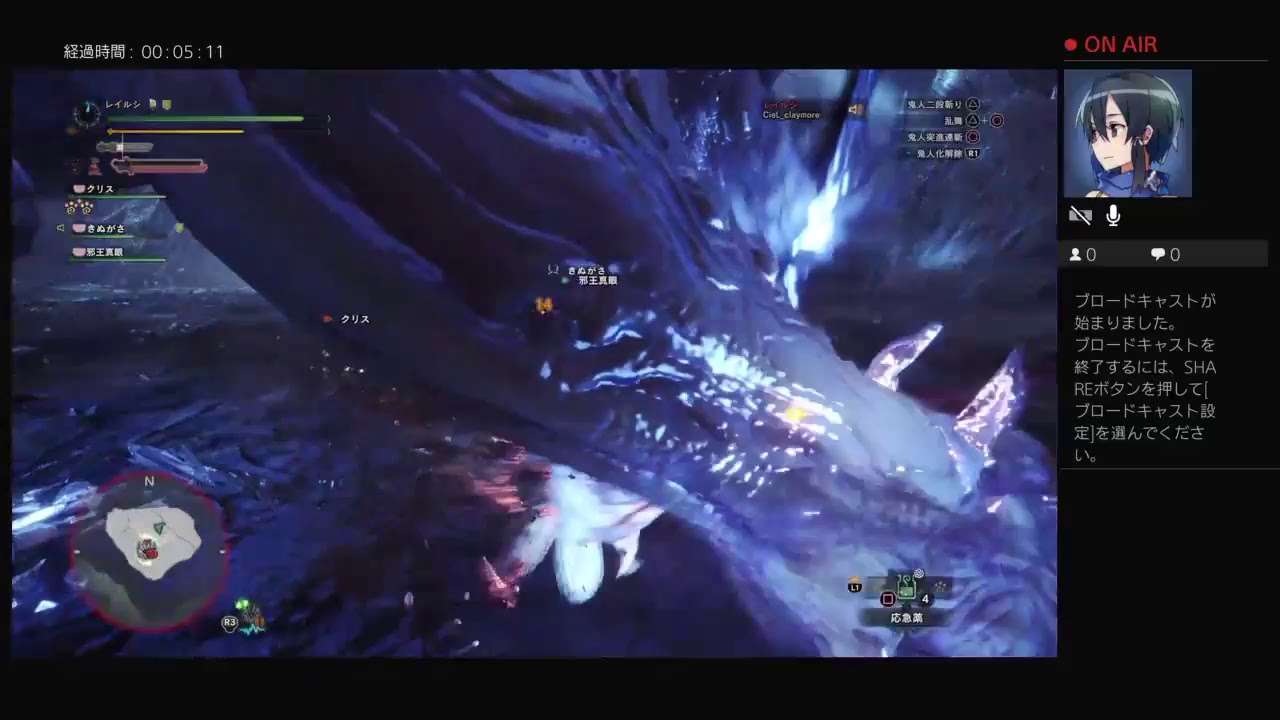This screenshot has width=1280, height=720.
Task: Open the streamer avatar thumbnail
Action: click(1128, 133)
